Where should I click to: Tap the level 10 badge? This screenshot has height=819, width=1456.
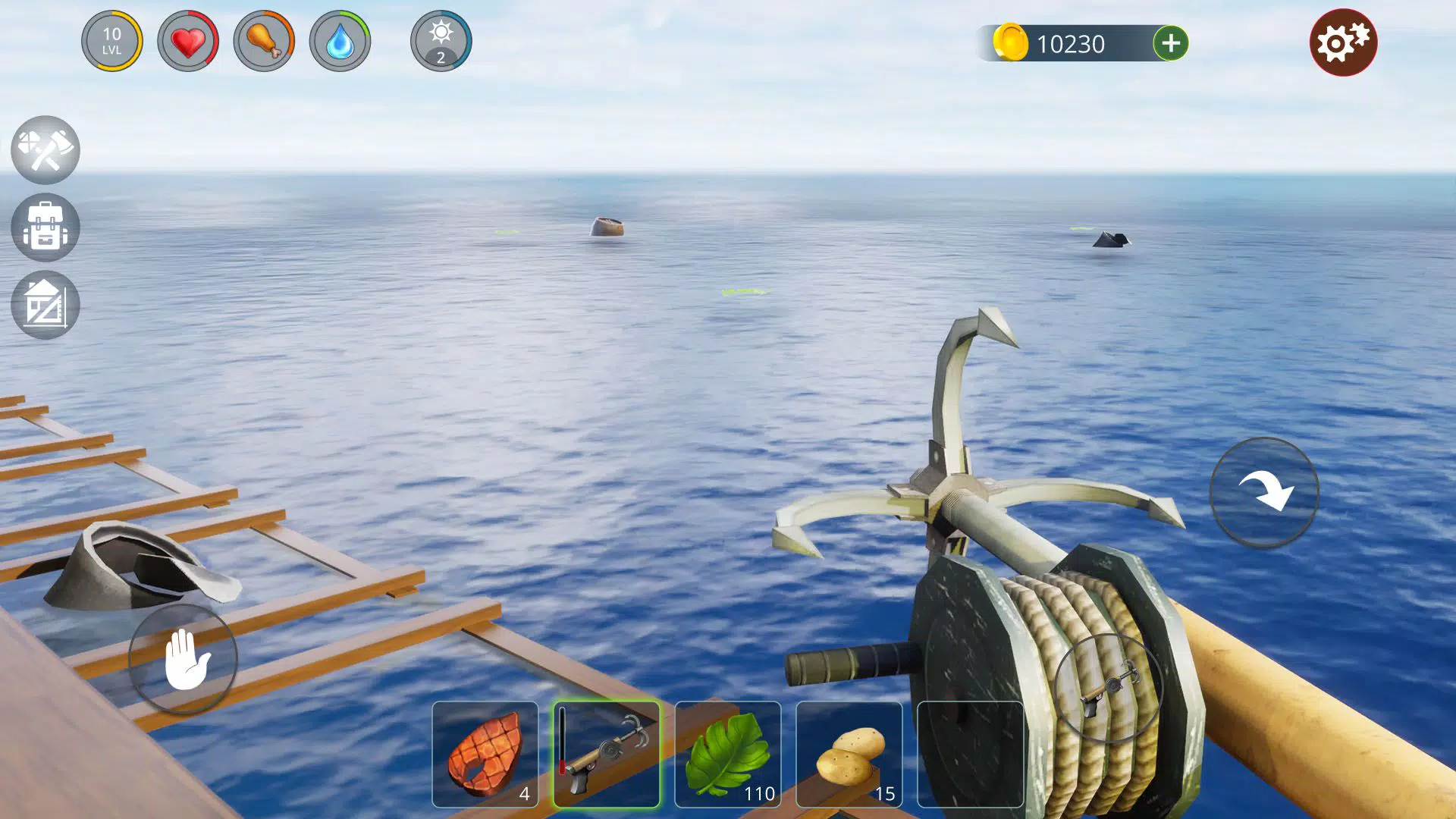point(112,42)
